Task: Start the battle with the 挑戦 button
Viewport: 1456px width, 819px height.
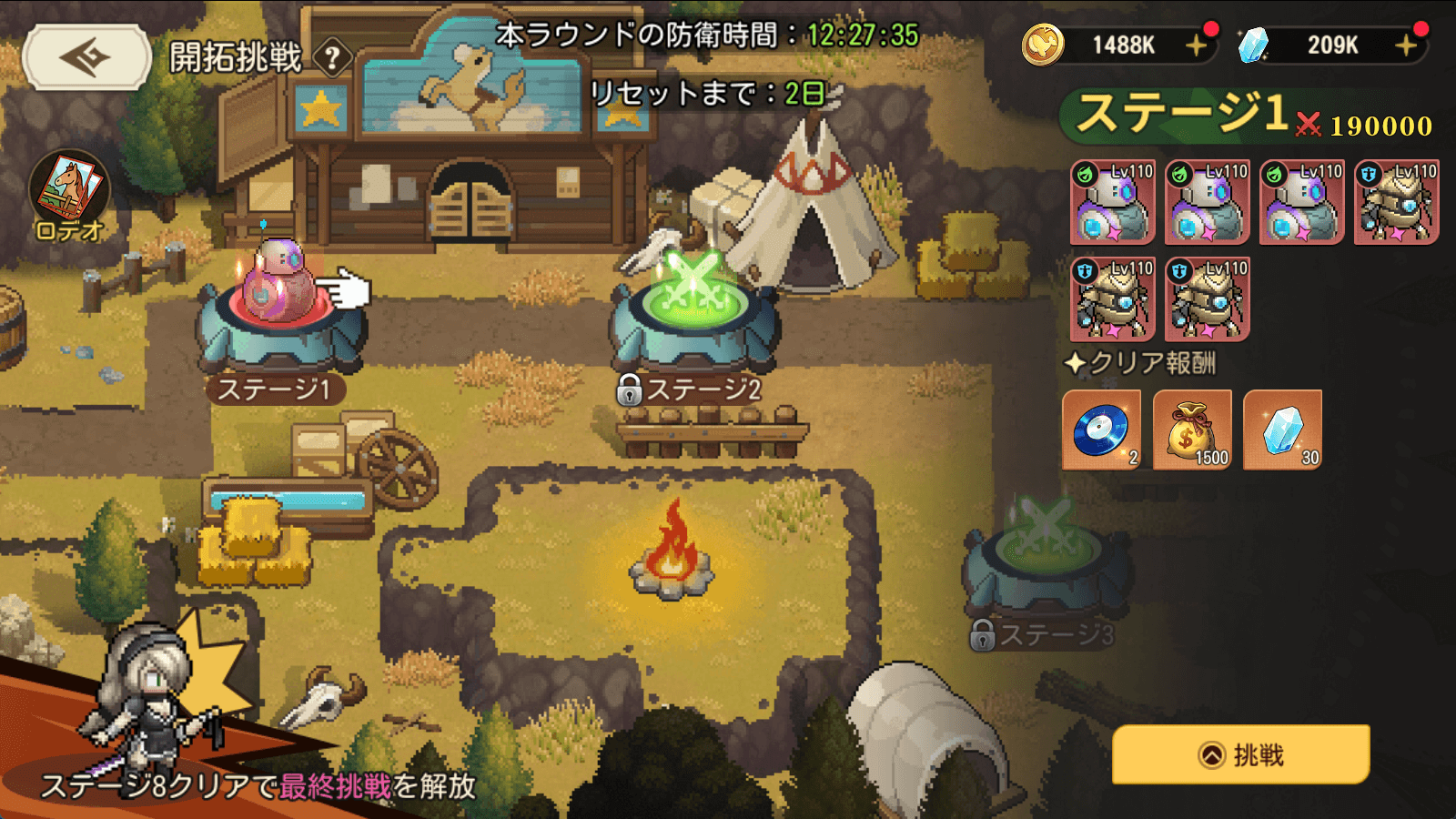Action: 1240,754
